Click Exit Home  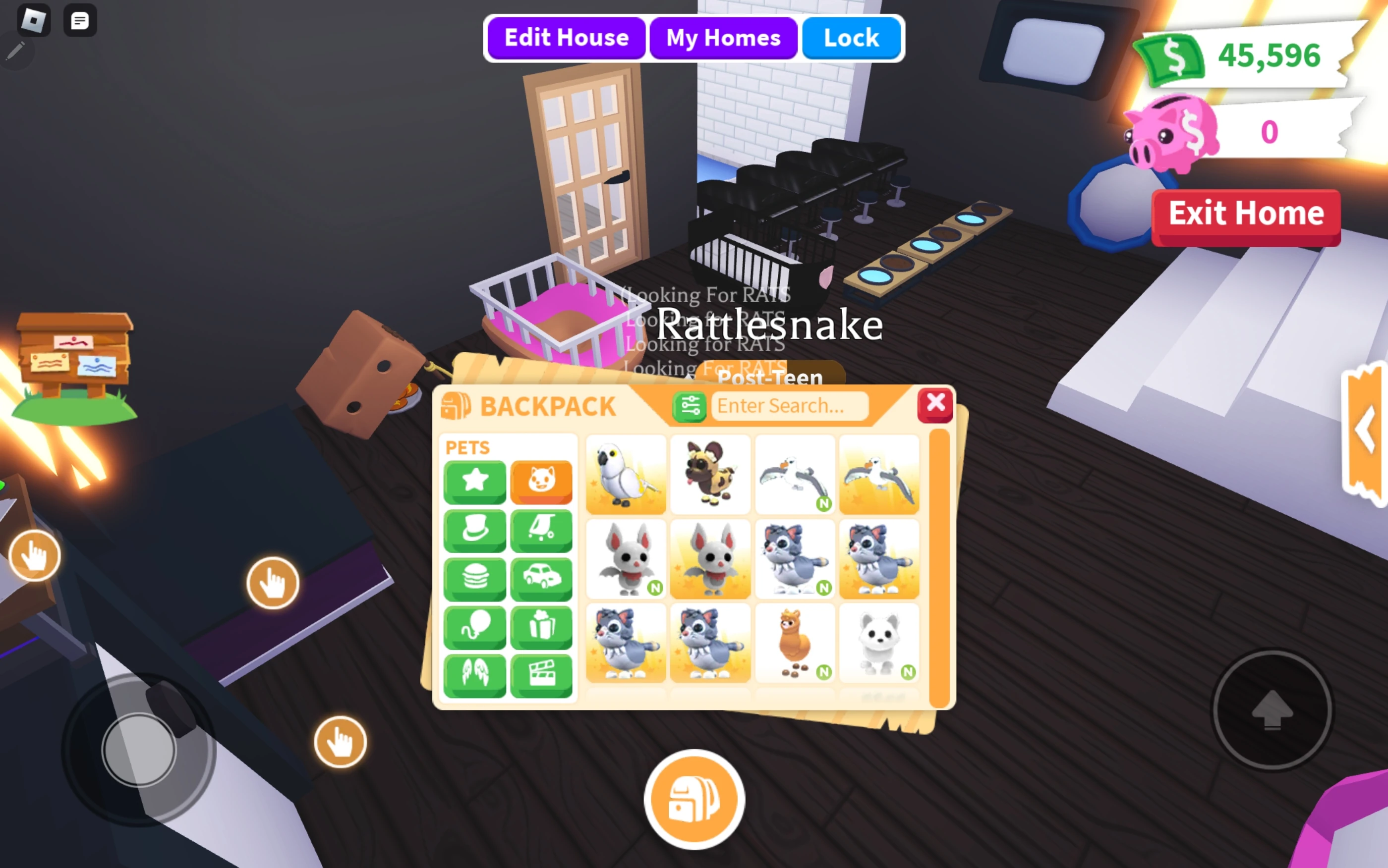[1246, 213]
